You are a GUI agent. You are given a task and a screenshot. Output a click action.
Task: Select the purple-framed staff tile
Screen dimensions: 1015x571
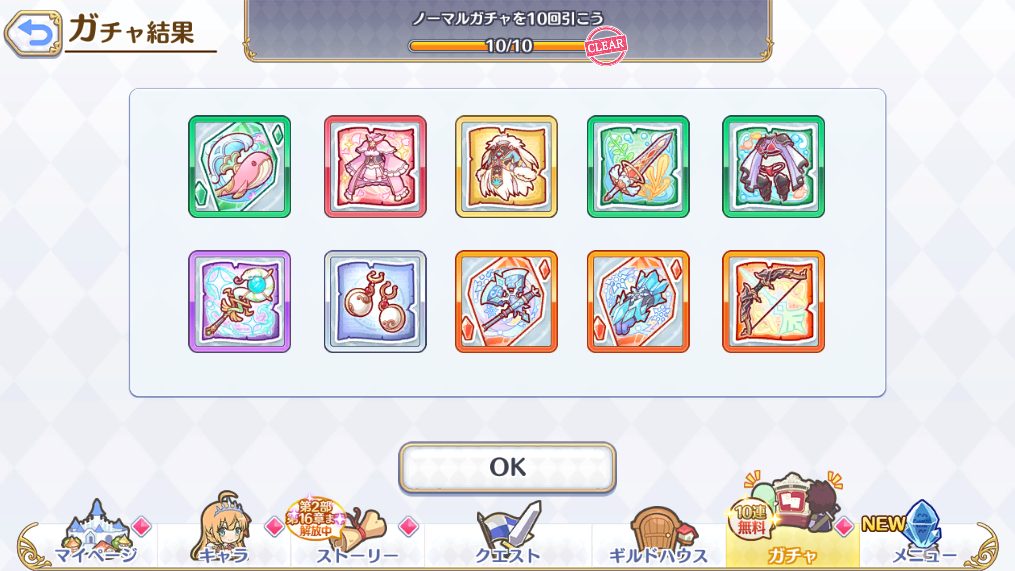[239, 301]
